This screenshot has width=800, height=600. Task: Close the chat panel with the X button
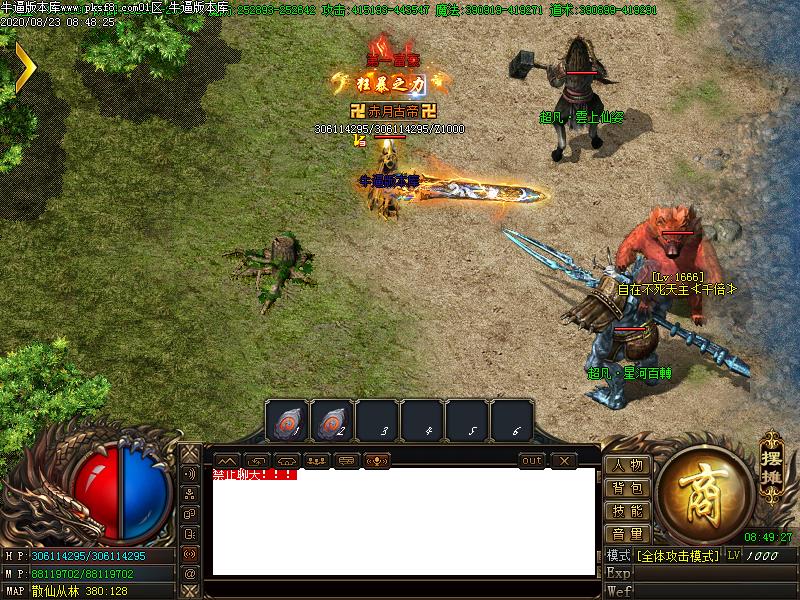[x=564, y=461]
